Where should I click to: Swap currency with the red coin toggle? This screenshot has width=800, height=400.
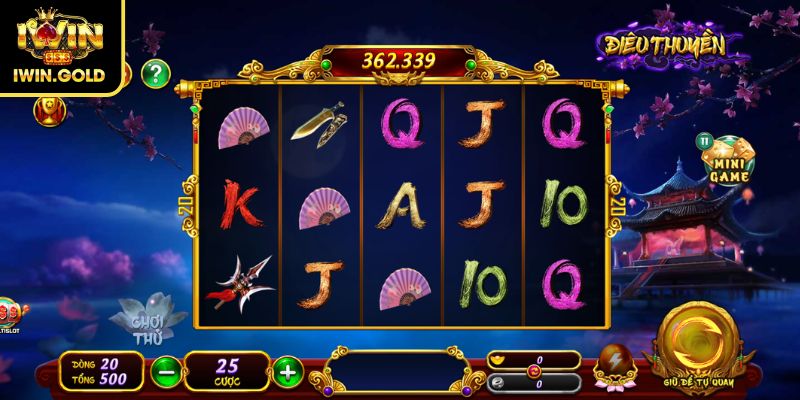tap(533, 371)
